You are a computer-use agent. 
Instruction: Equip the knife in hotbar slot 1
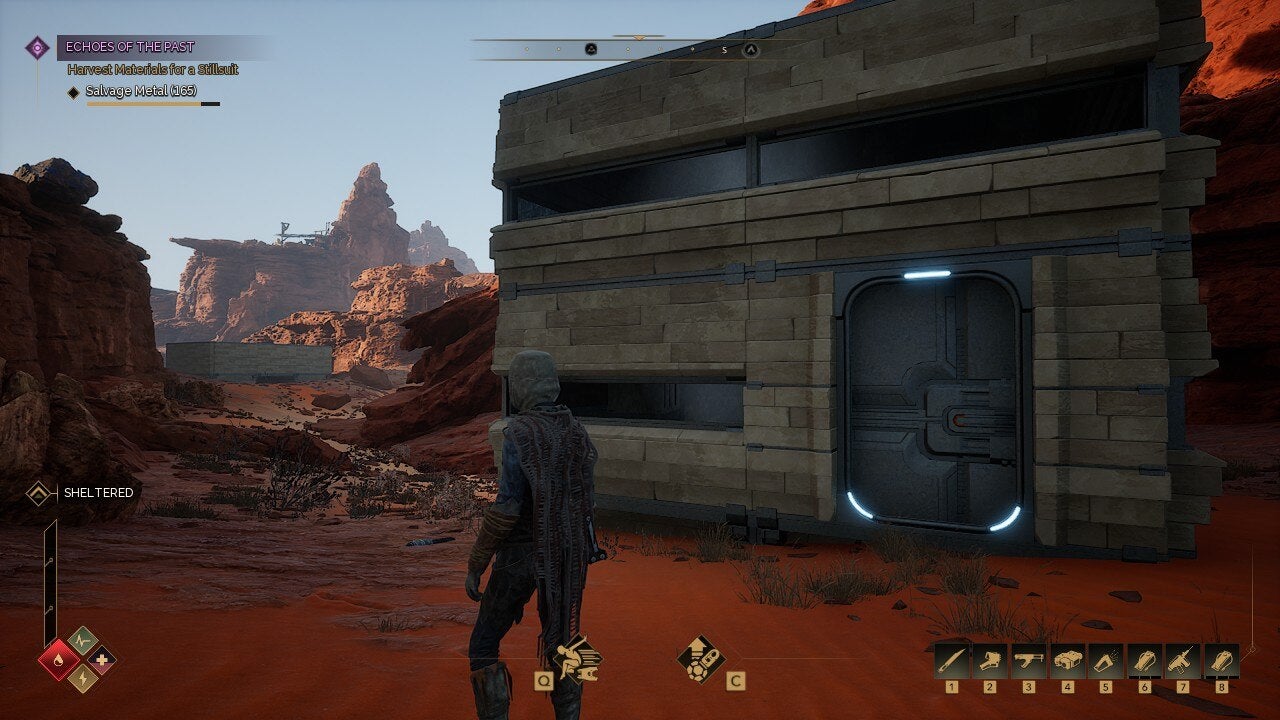coord(951,661)
